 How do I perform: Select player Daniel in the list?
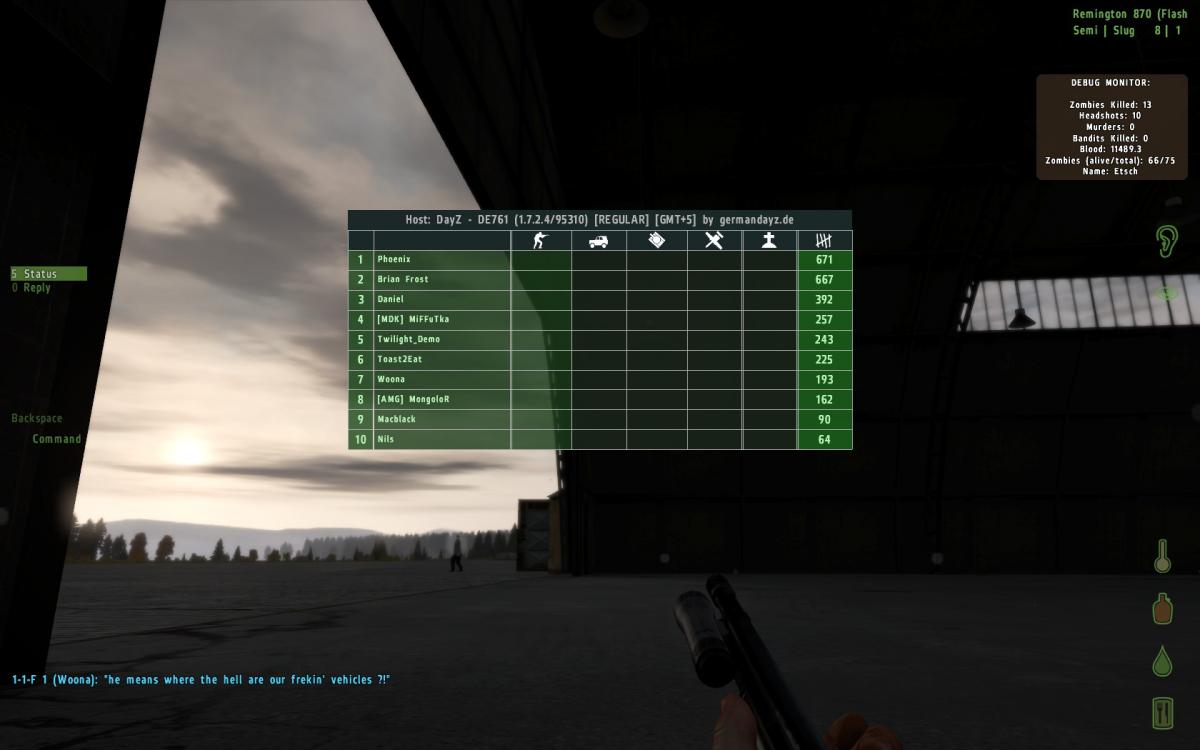coord(390,300)
